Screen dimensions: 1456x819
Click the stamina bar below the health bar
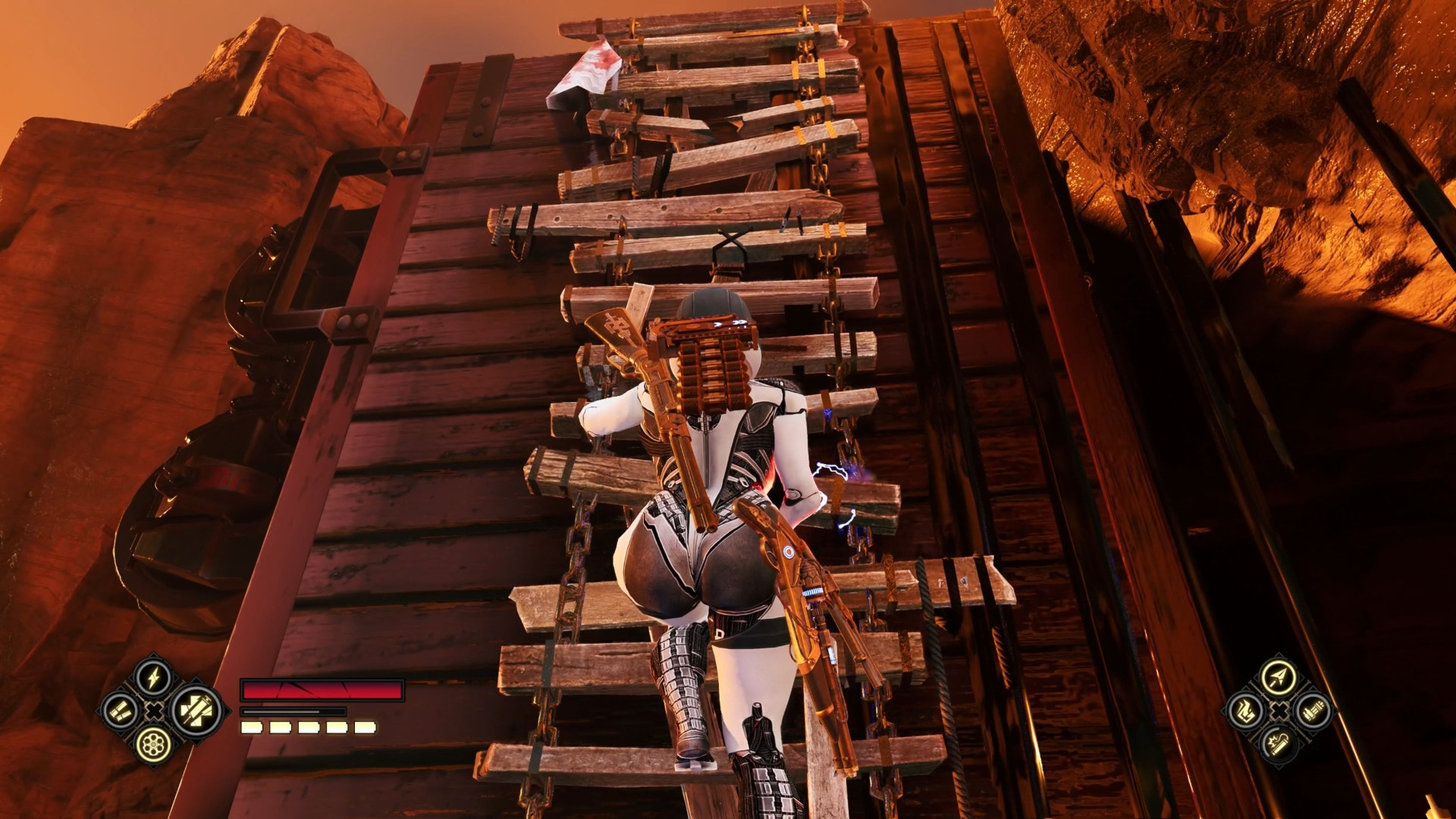pos(293,711)
